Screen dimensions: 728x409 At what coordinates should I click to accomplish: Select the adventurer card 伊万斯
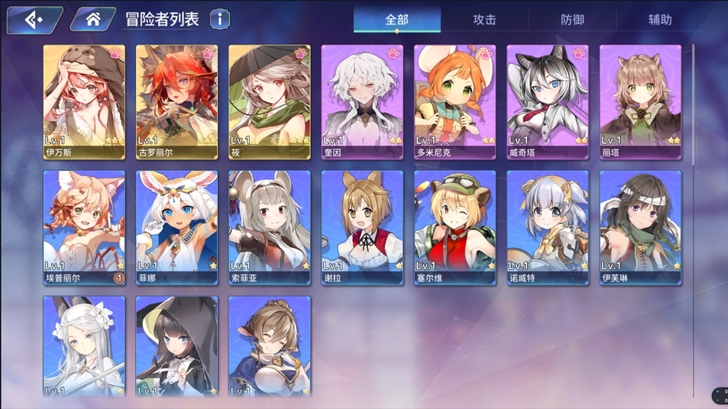point(85,102)
